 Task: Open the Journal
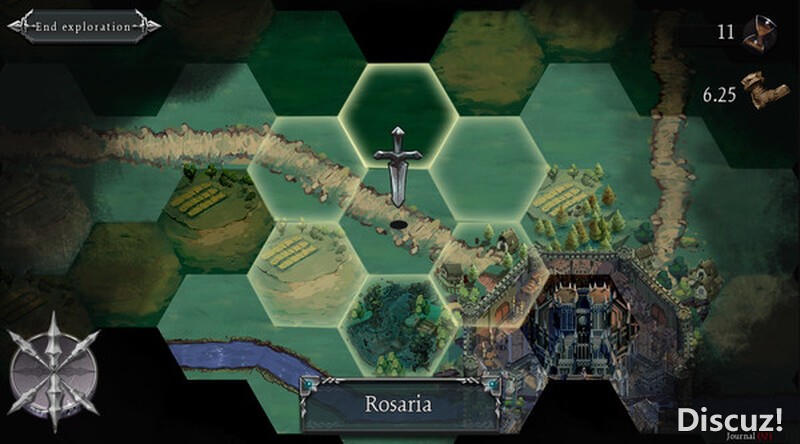click(750, 433)
